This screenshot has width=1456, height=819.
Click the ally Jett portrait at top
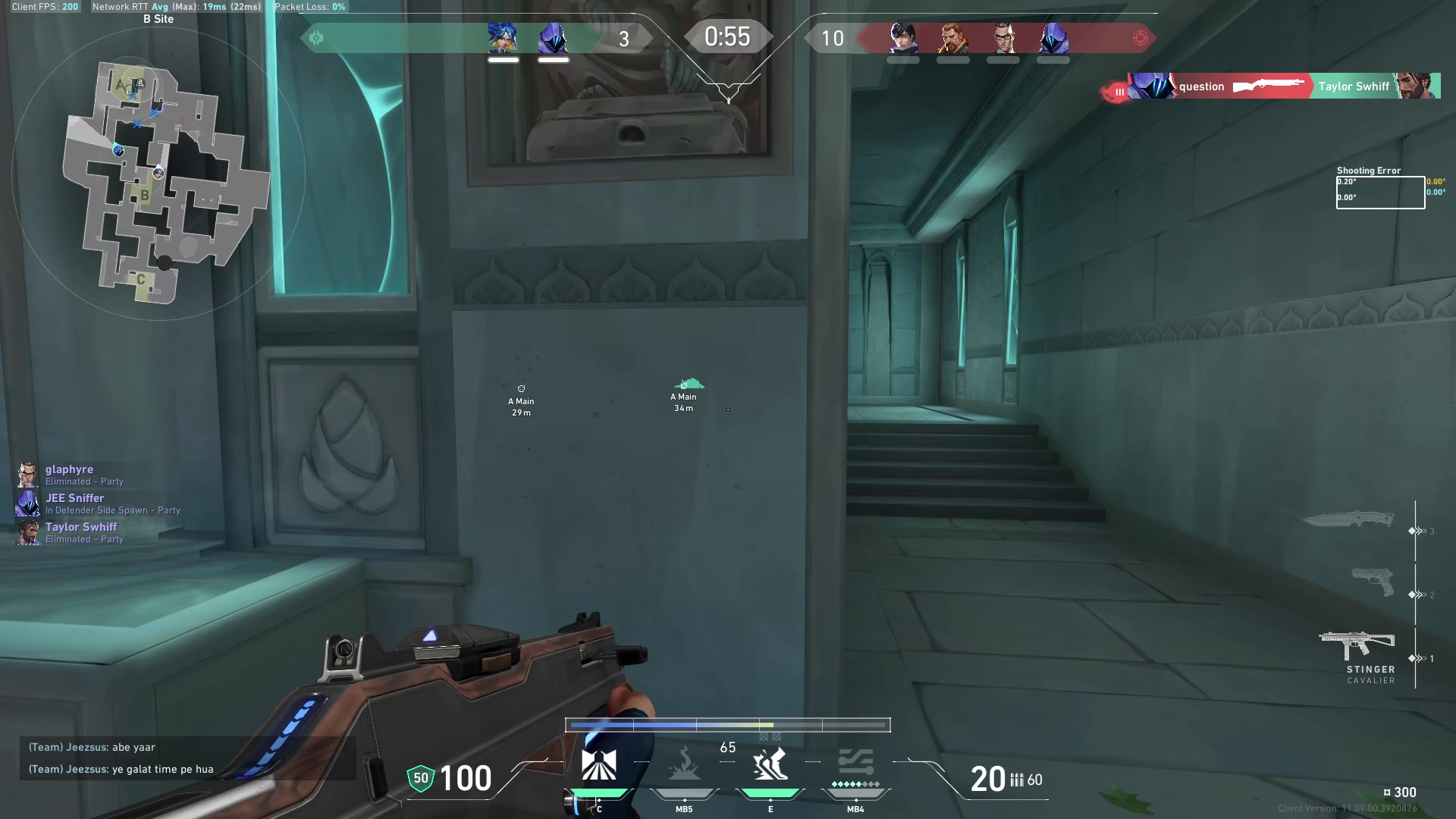(503, 39)
